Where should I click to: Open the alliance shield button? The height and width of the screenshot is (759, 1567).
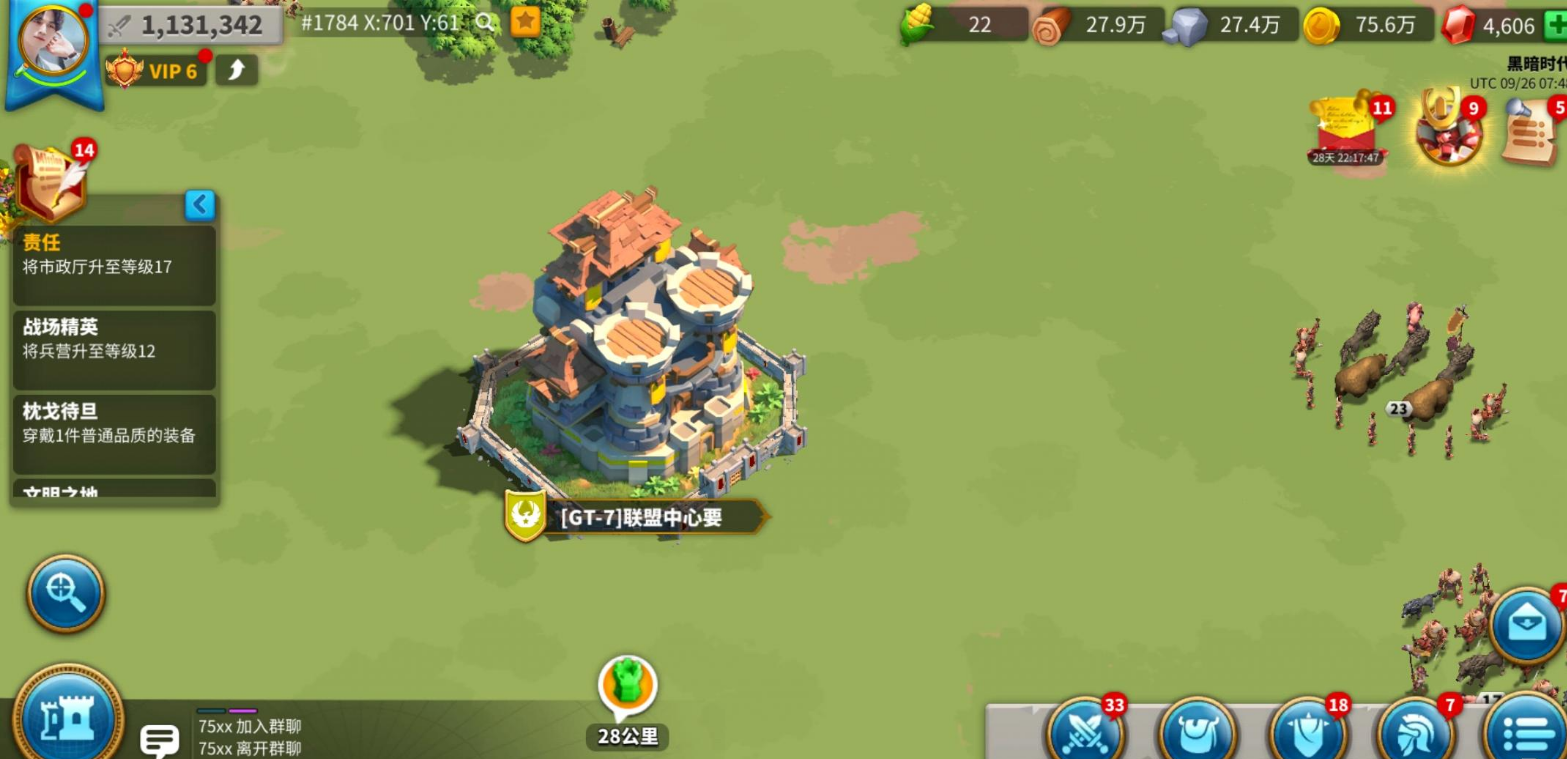[1308, 731]
